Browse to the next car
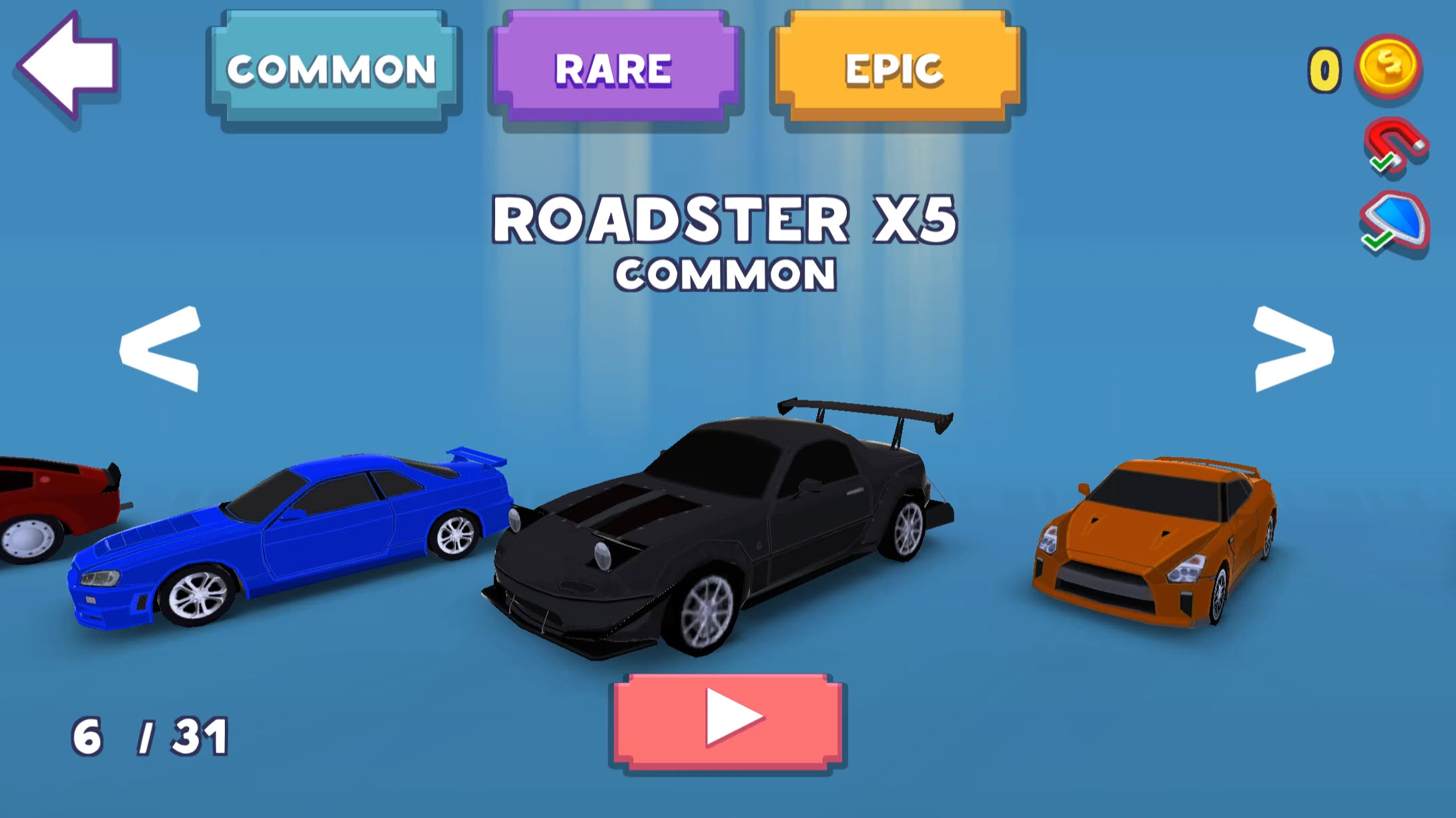Viewport: 1456px width, 818px height. [x=1293, y=348]
